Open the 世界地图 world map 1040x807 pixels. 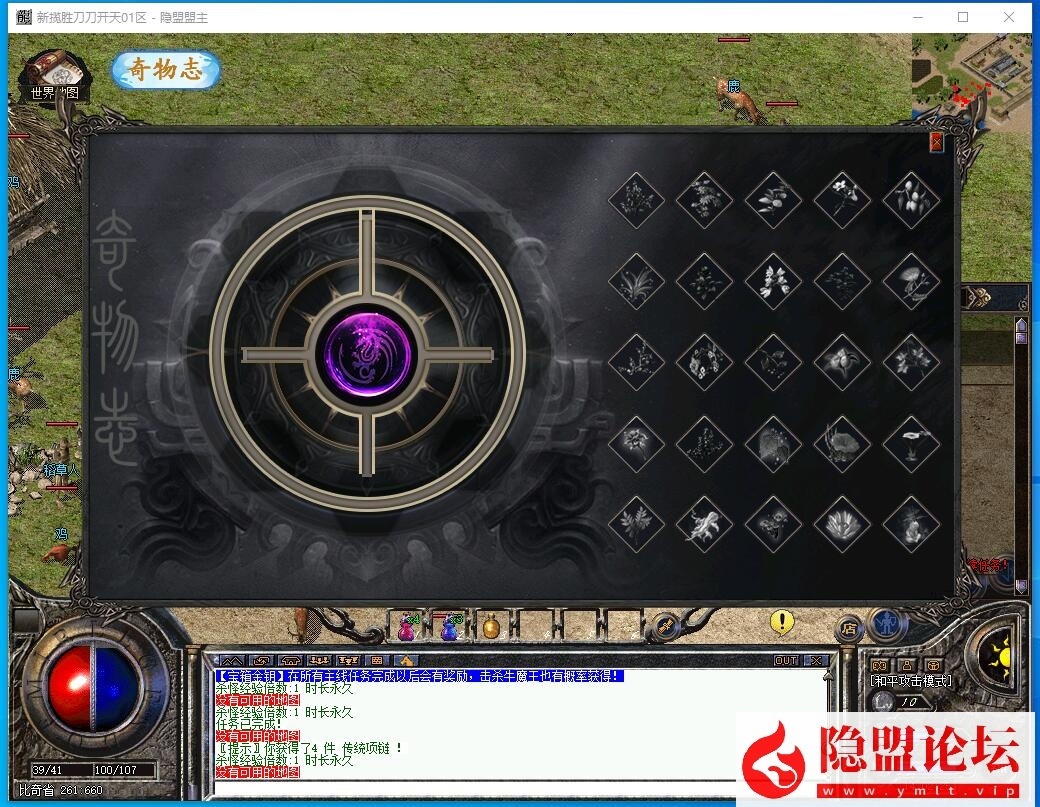pos(55,75)
